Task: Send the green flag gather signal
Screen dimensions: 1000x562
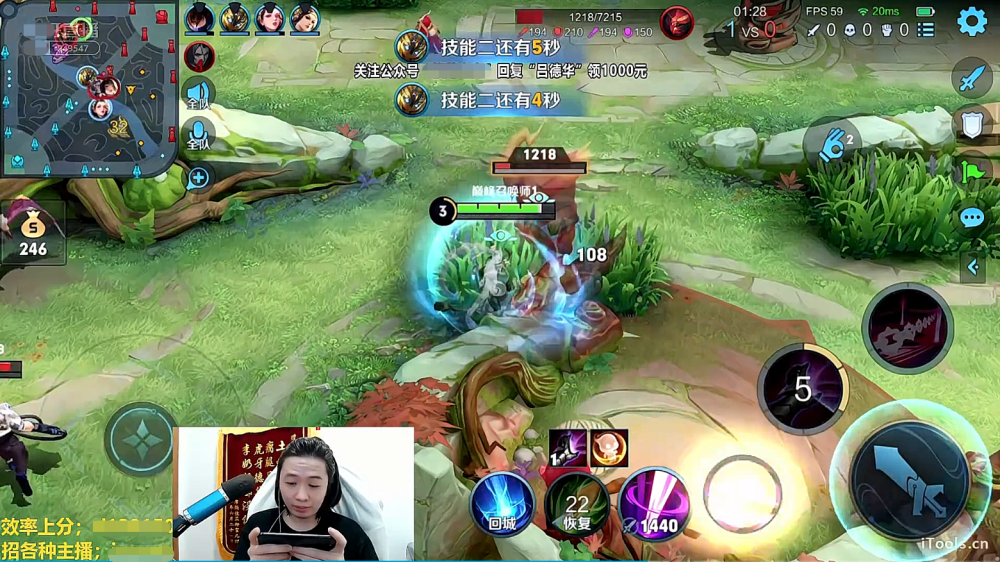Action: (972, 171)
